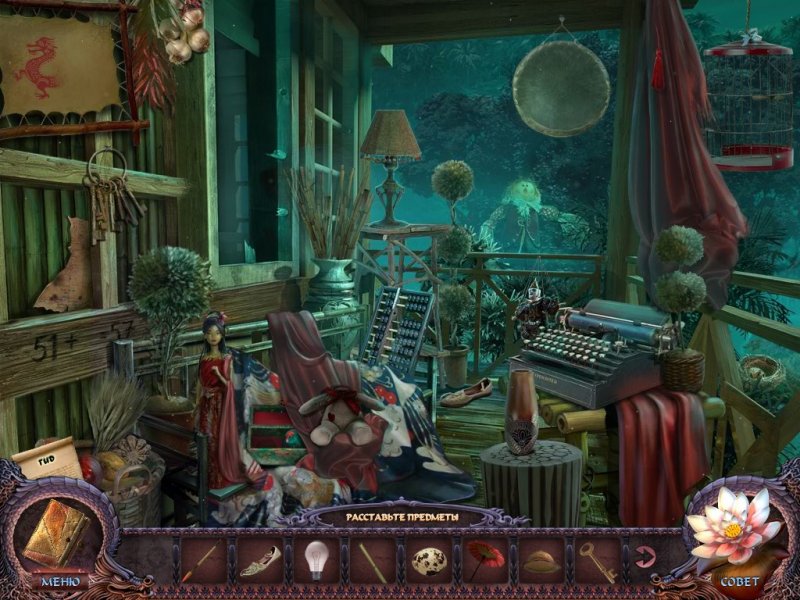Select the light bulb inventory item
Viewport: 800px width, 600px height.
pos(316,558)
